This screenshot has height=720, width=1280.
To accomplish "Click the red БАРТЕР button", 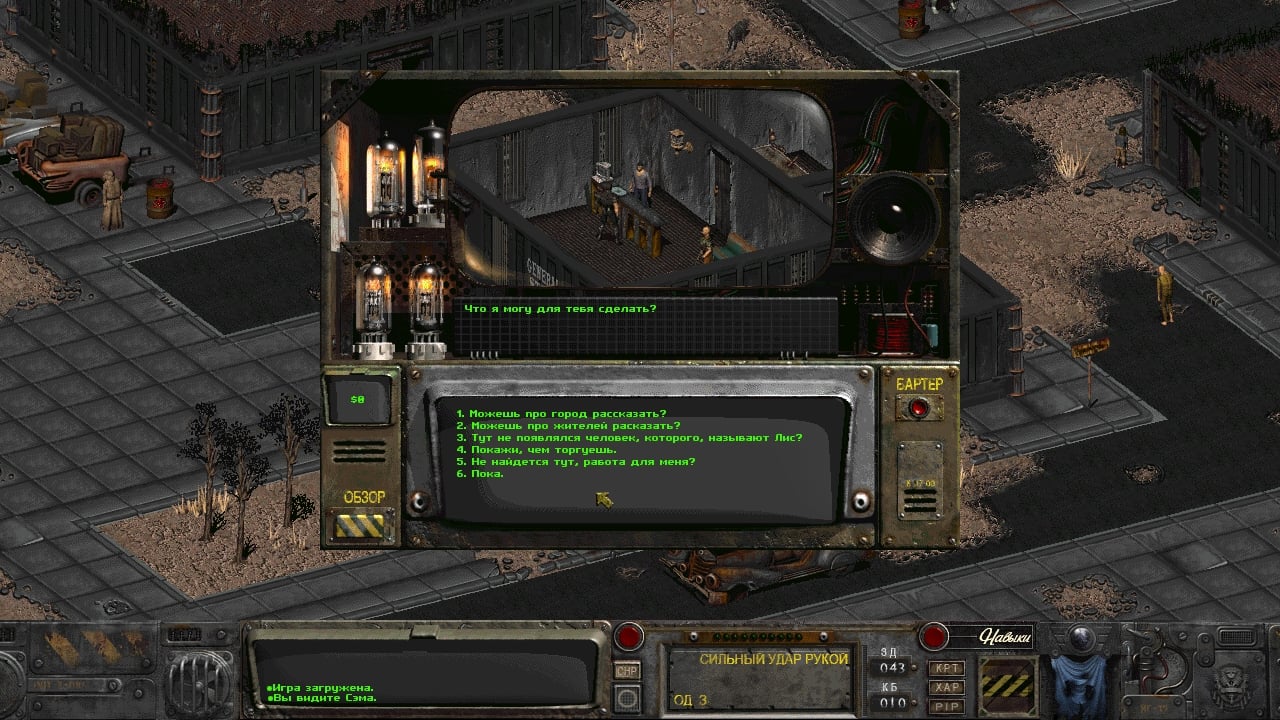I will tap(918, 408).
